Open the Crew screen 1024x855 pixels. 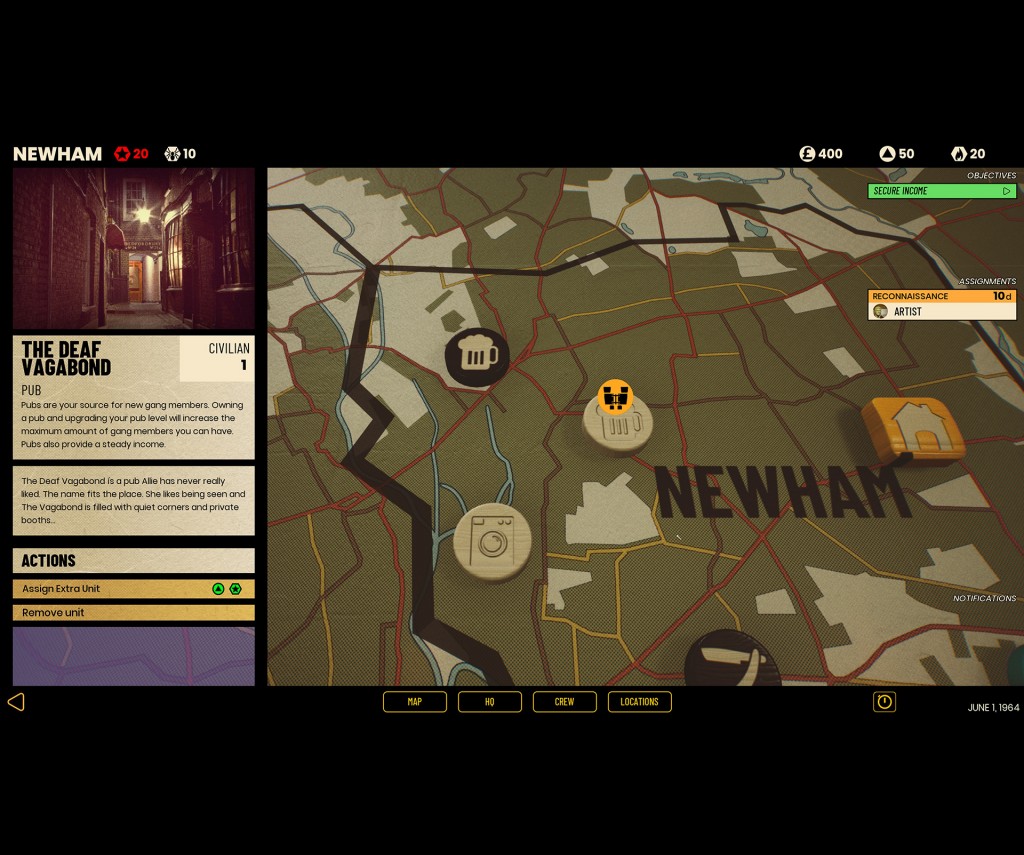(564, 702)
